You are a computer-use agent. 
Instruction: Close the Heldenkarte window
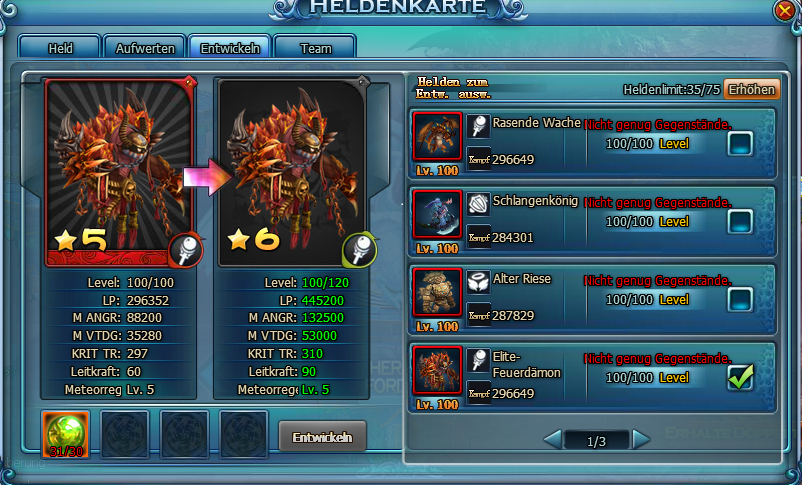785,10
